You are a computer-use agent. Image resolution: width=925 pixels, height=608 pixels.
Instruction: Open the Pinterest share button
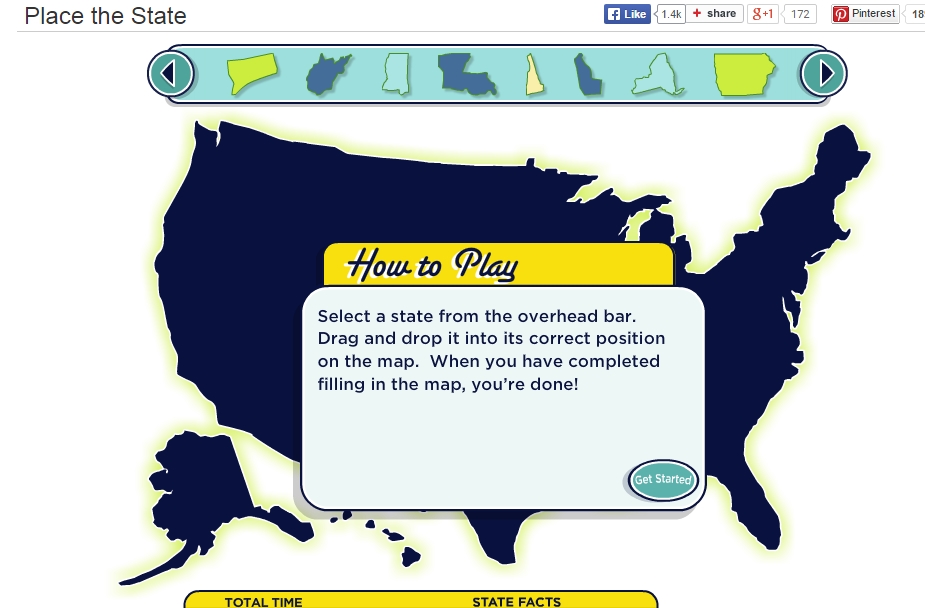point(865,14)
